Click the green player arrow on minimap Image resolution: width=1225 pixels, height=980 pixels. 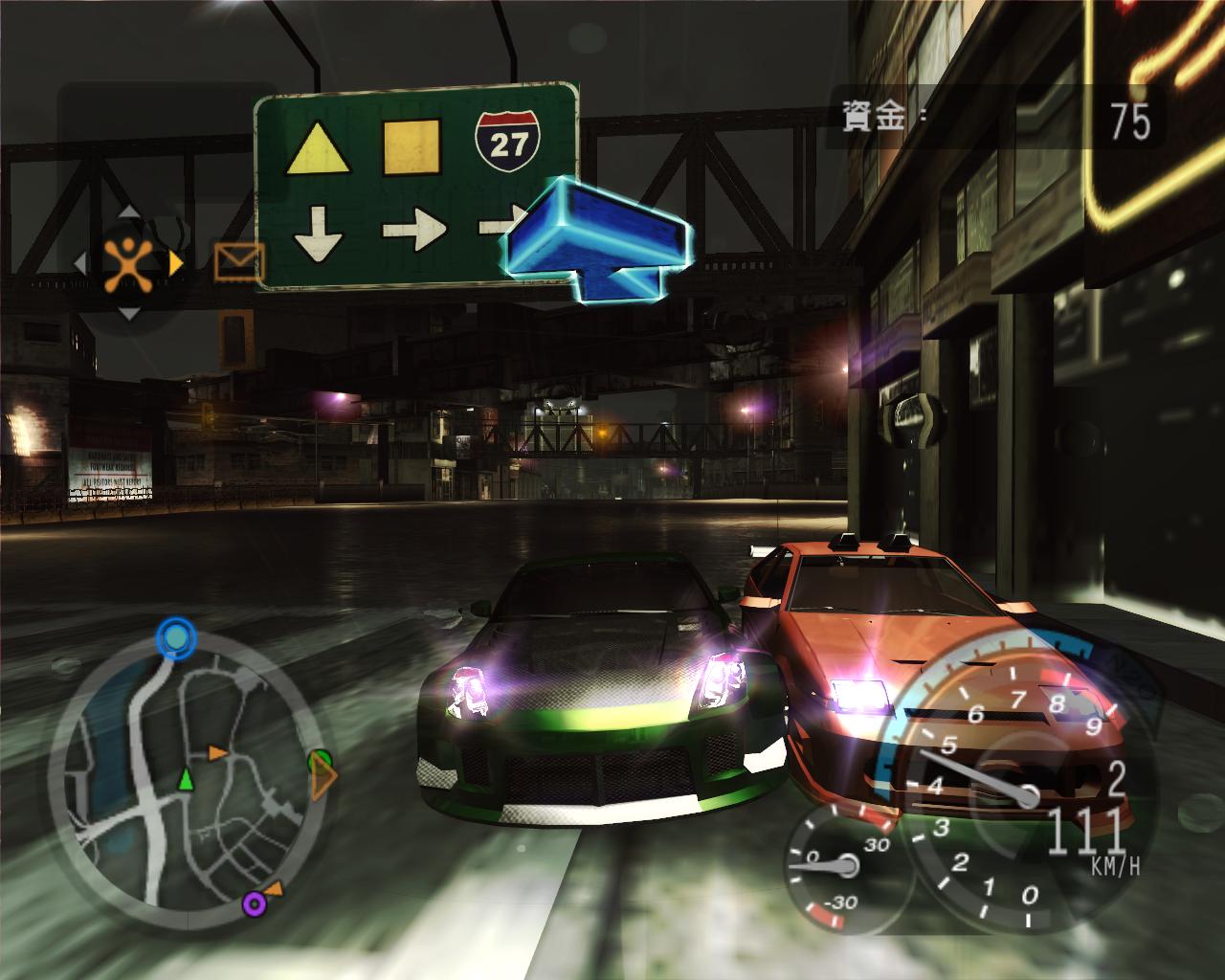pyautogui.click(x=186, y=781)
